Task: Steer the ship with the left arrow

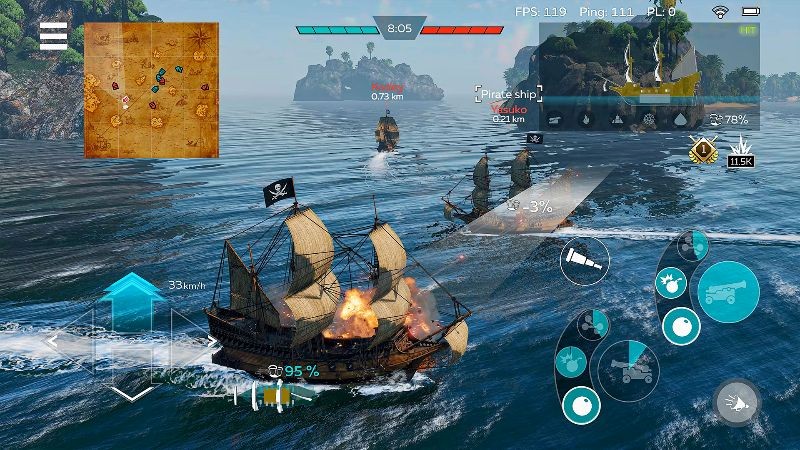Action: point(53,342)
